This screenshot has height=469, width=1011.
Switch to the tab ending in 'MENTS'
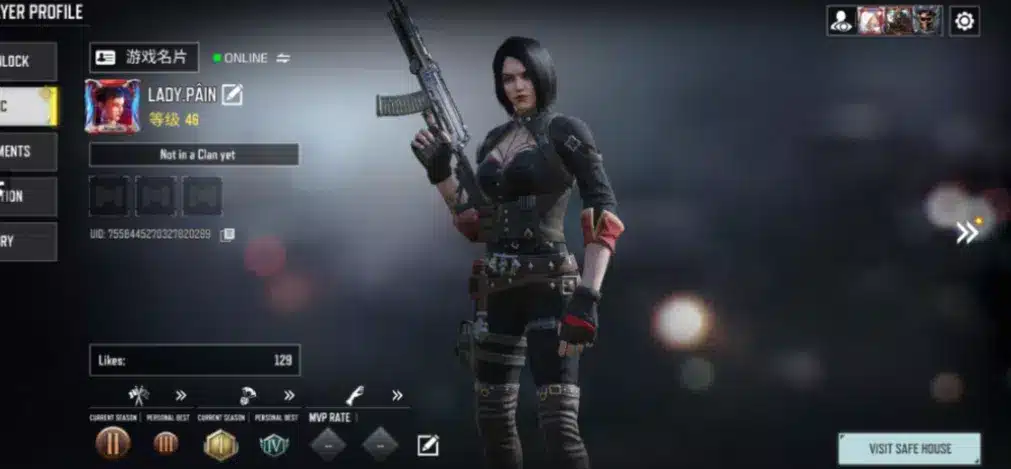(x=27, y=151)
